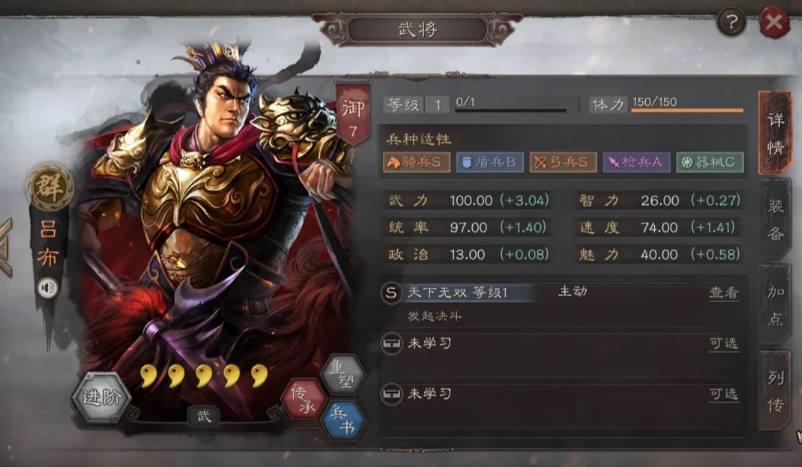Open the help question mark button
The image size is (802, 467).
tap(732, 21)
